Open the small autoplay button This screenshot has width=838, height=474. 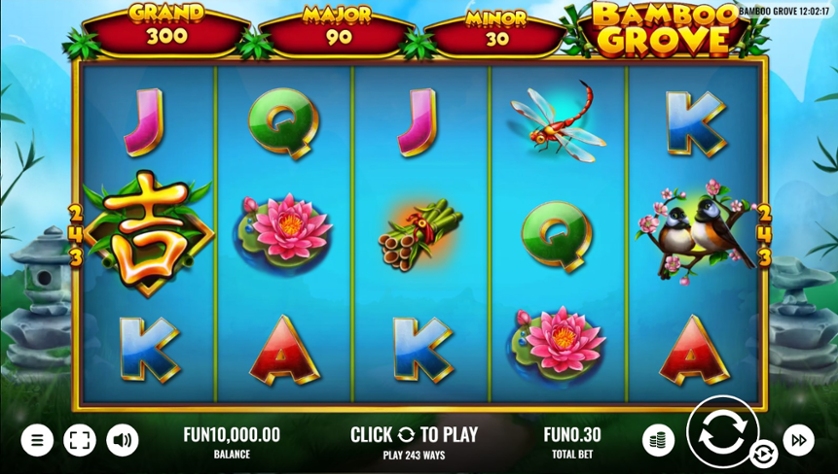click(763, 455)
